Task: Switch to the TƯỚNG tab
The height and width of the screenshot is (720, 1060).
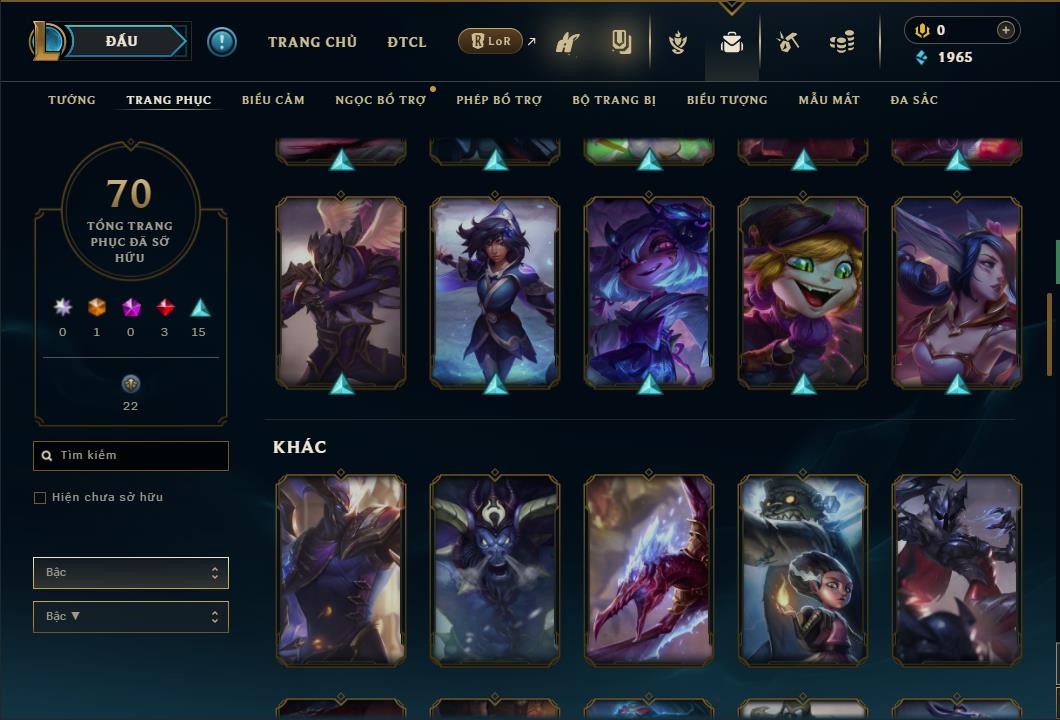Action: [x=72, y=100]
